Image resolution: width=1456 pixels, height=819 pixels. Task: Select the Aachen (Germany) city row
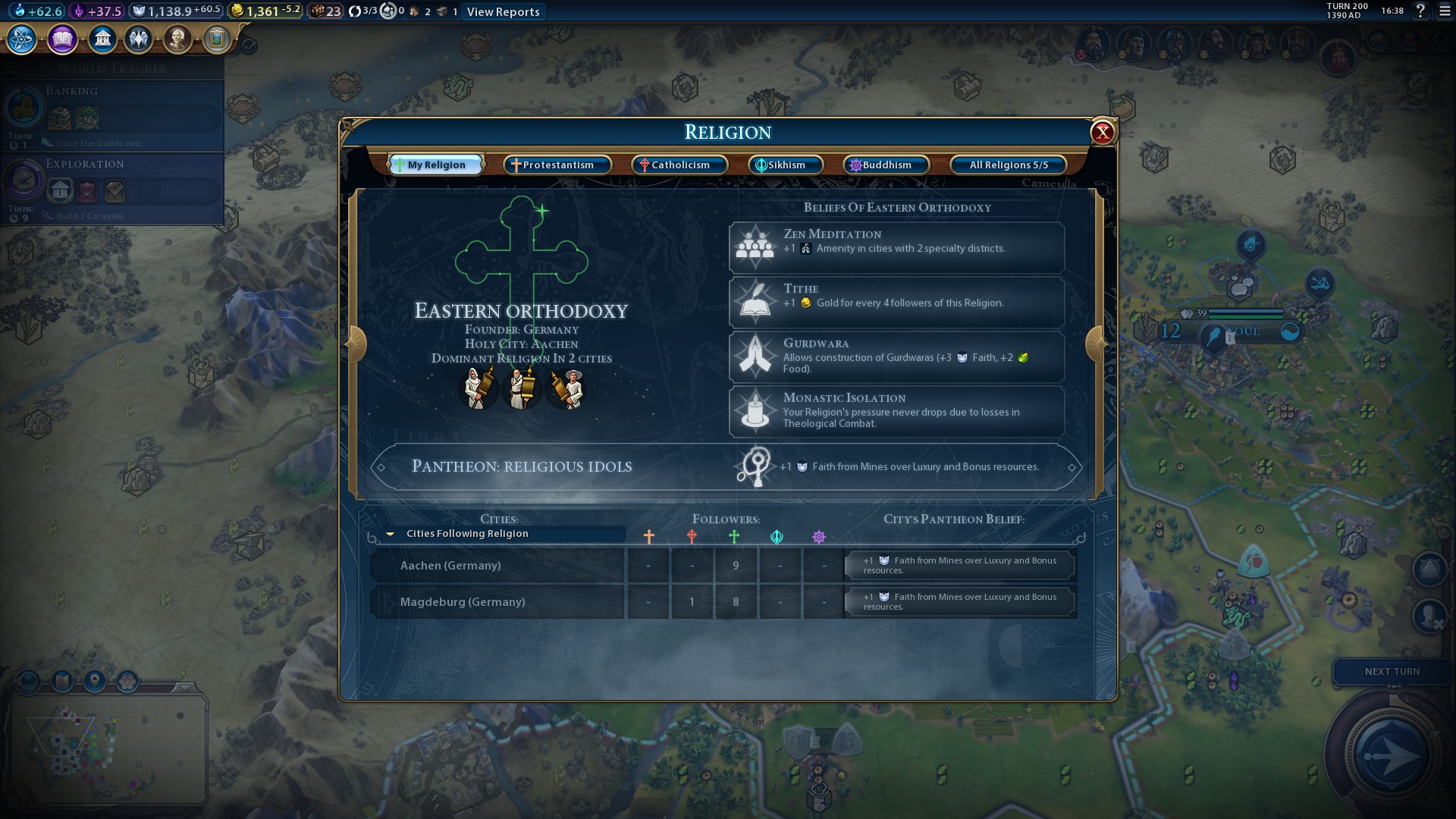pyautogui.click(x=497, y=566)
